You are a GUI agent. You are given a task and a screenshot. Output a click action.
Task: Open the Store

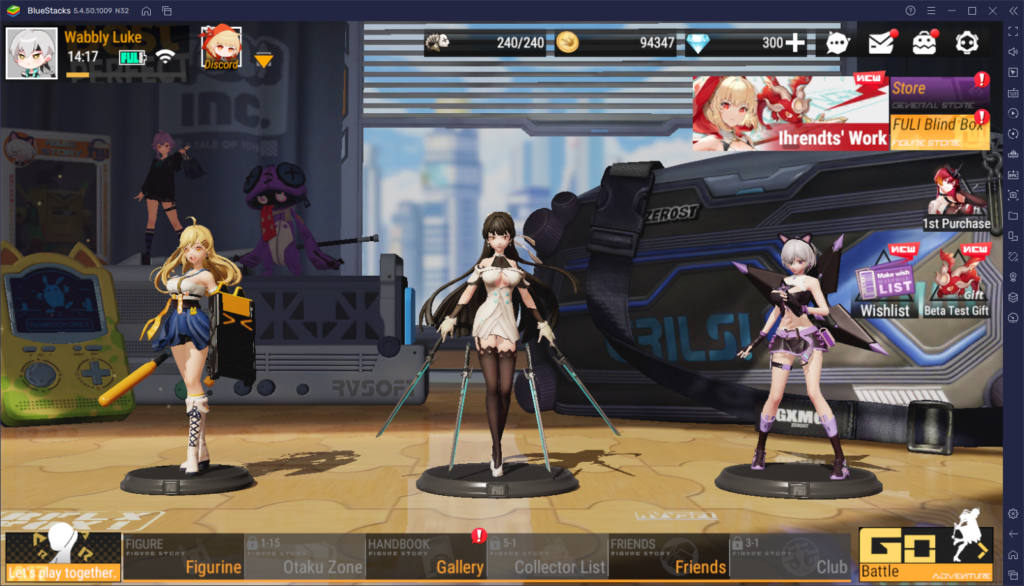pyautogui.click(x=938, y=90)
